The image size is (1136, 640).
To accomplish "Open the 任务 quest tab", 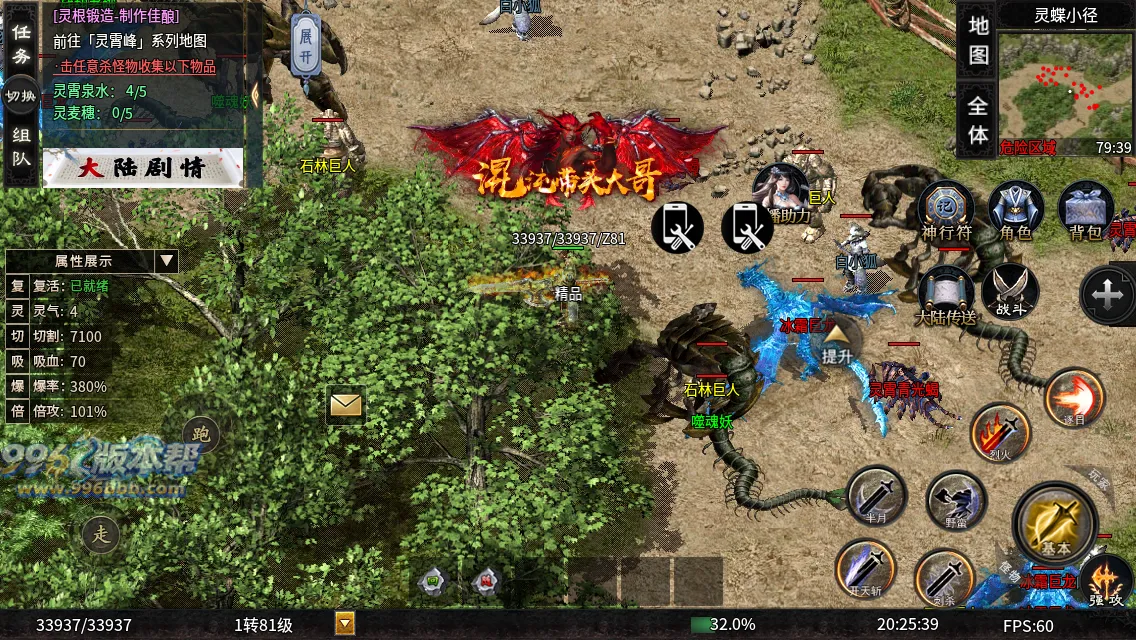I will [x=21, y=43].
